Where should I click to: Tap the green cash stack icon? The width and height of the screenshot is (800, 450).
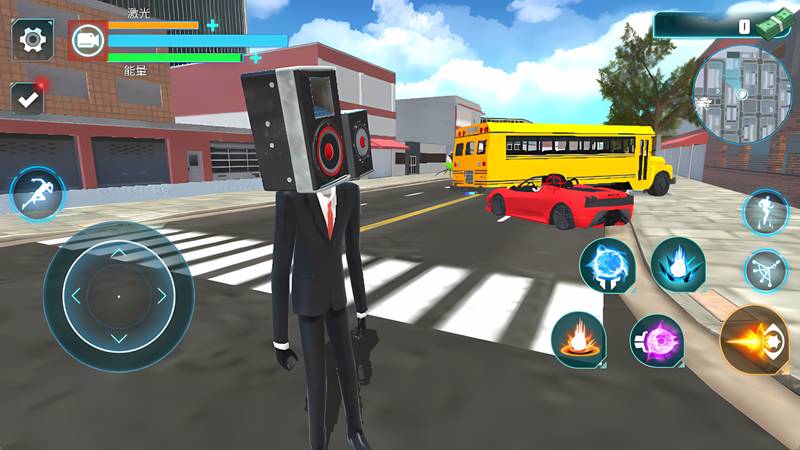775,25
